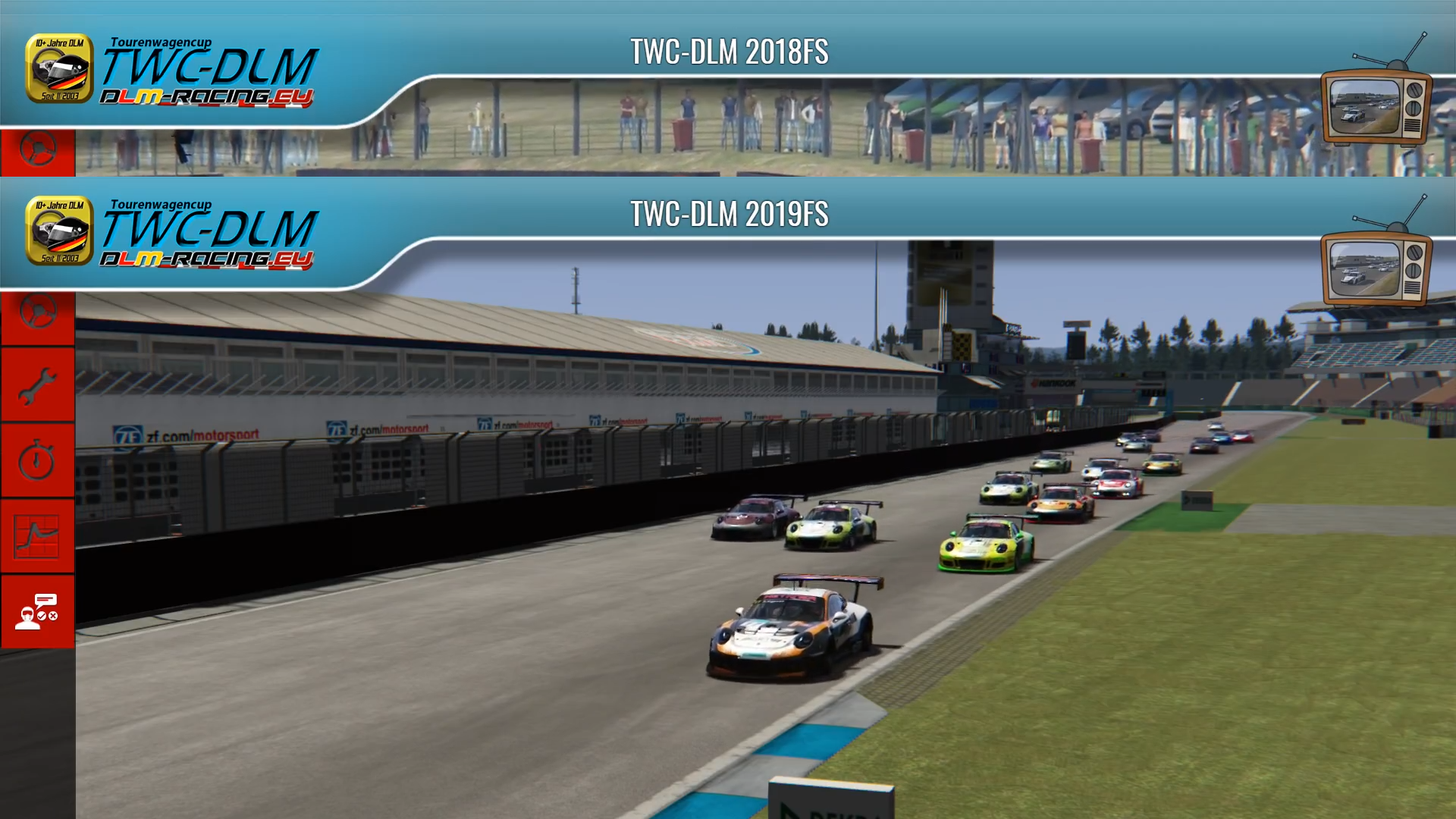Select the TWC-DLM 2019FS title header
The image size is (1456, 819).
pyautogui.click(x=729, y=214)
